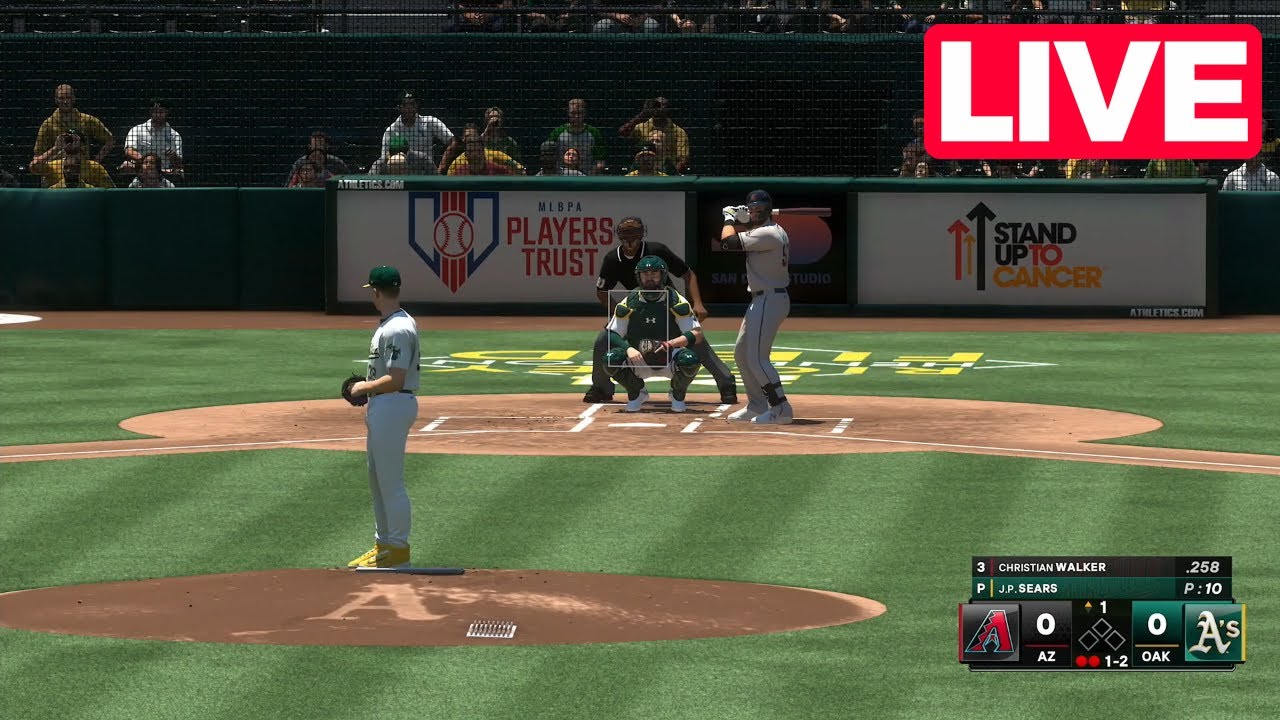1280x720 pixels.
Task: Click the 1-2 count display
Action: tap(1115, 661)
